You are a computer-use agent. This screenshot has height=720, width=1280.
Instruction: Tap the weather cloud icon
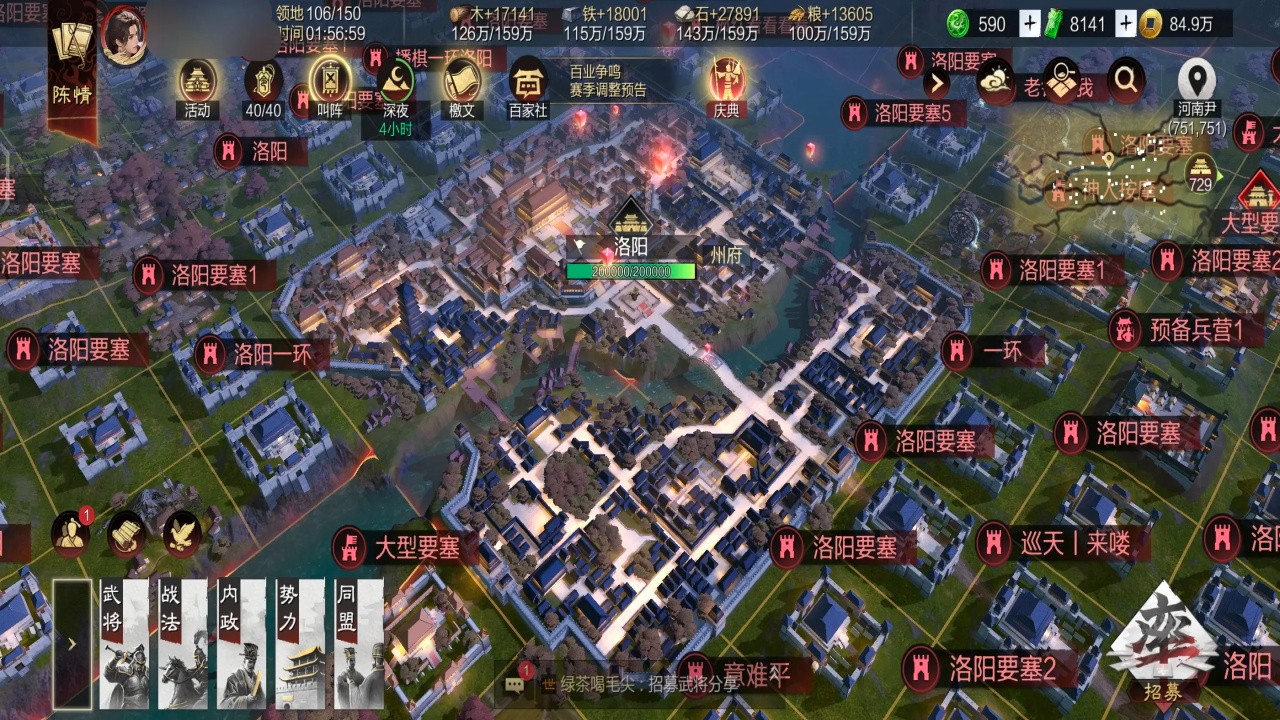[x=996, y=81]
